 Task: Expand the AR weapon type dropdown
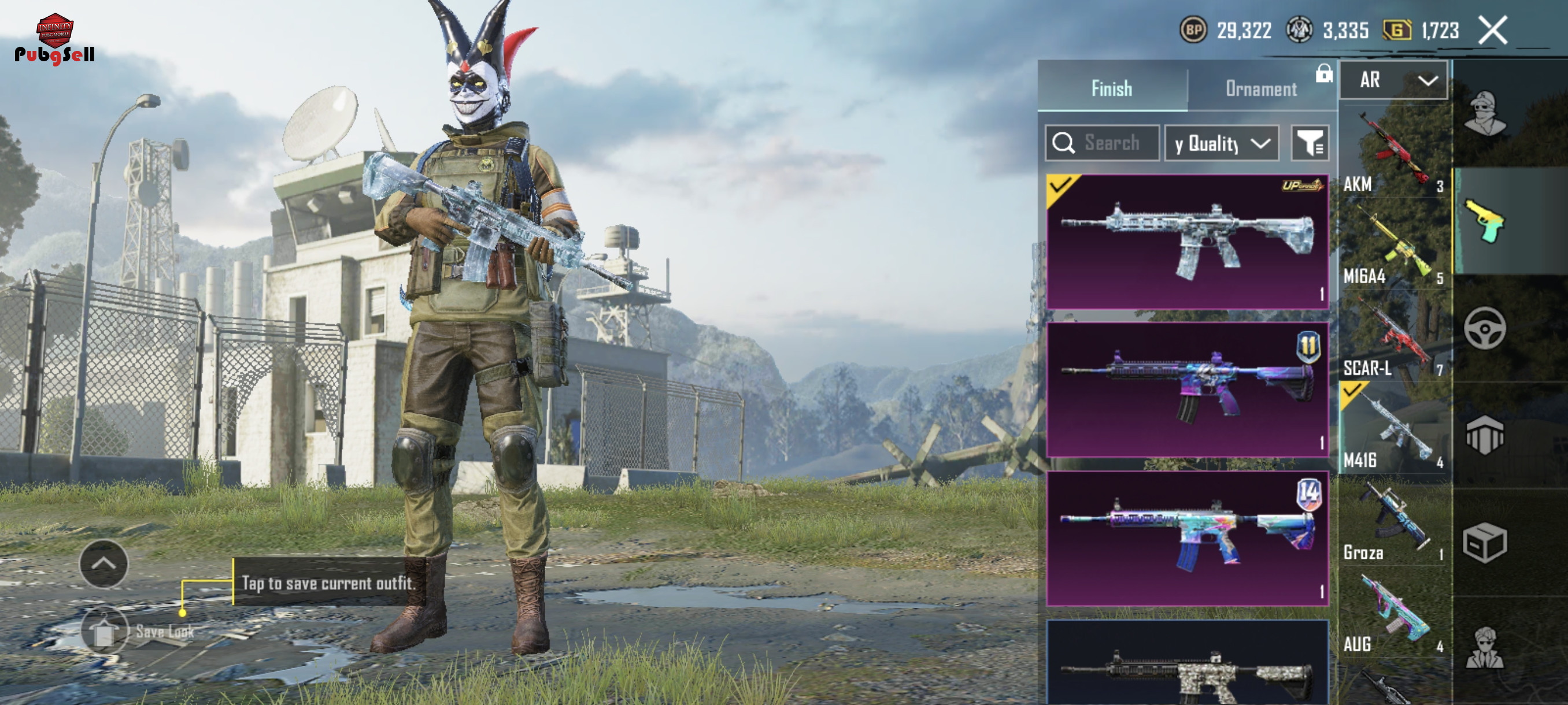click(1394, 80)
